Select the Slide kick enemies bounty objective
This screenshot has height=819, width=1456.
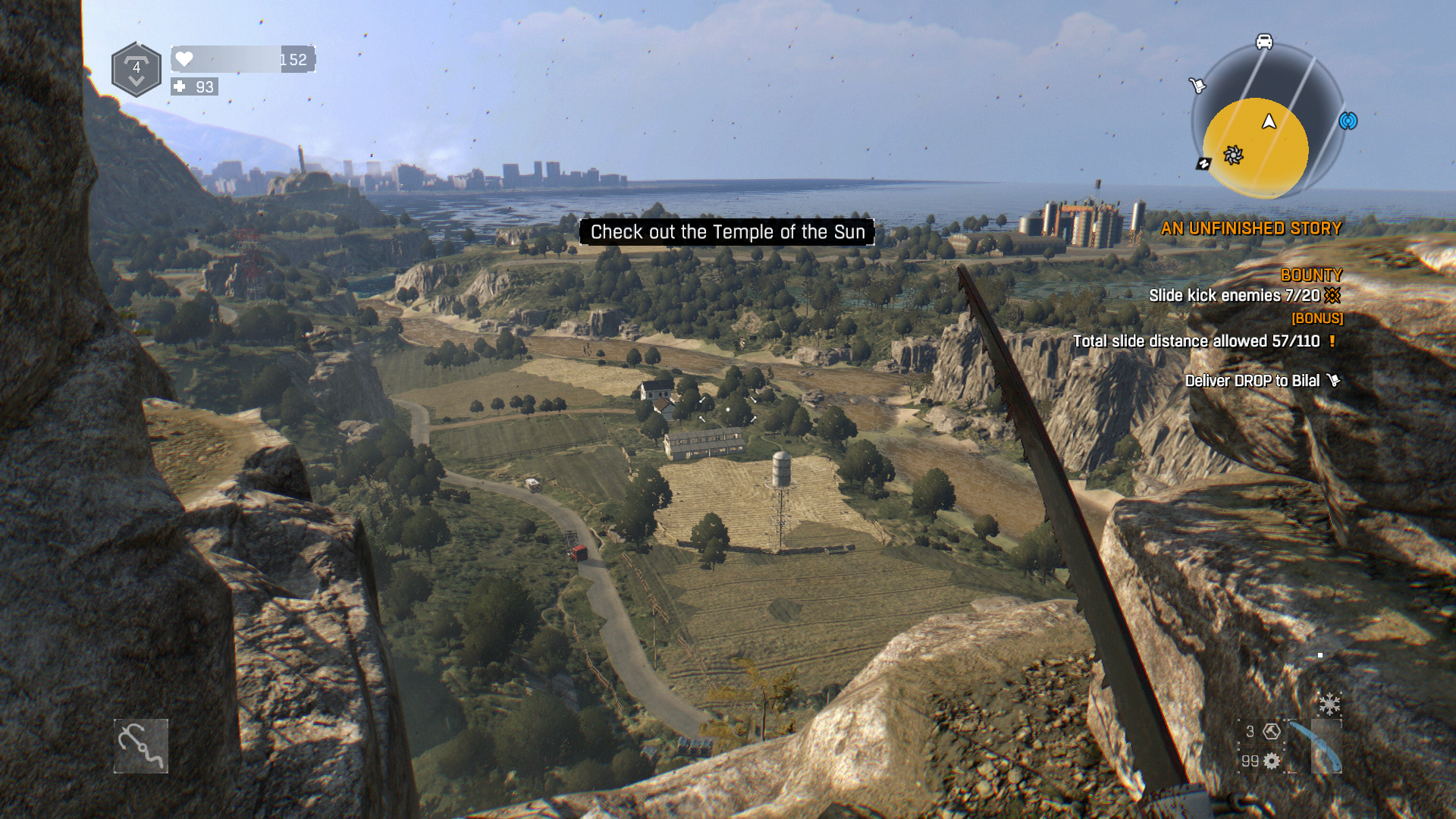pyautogui.click(x=1234, y=296)
